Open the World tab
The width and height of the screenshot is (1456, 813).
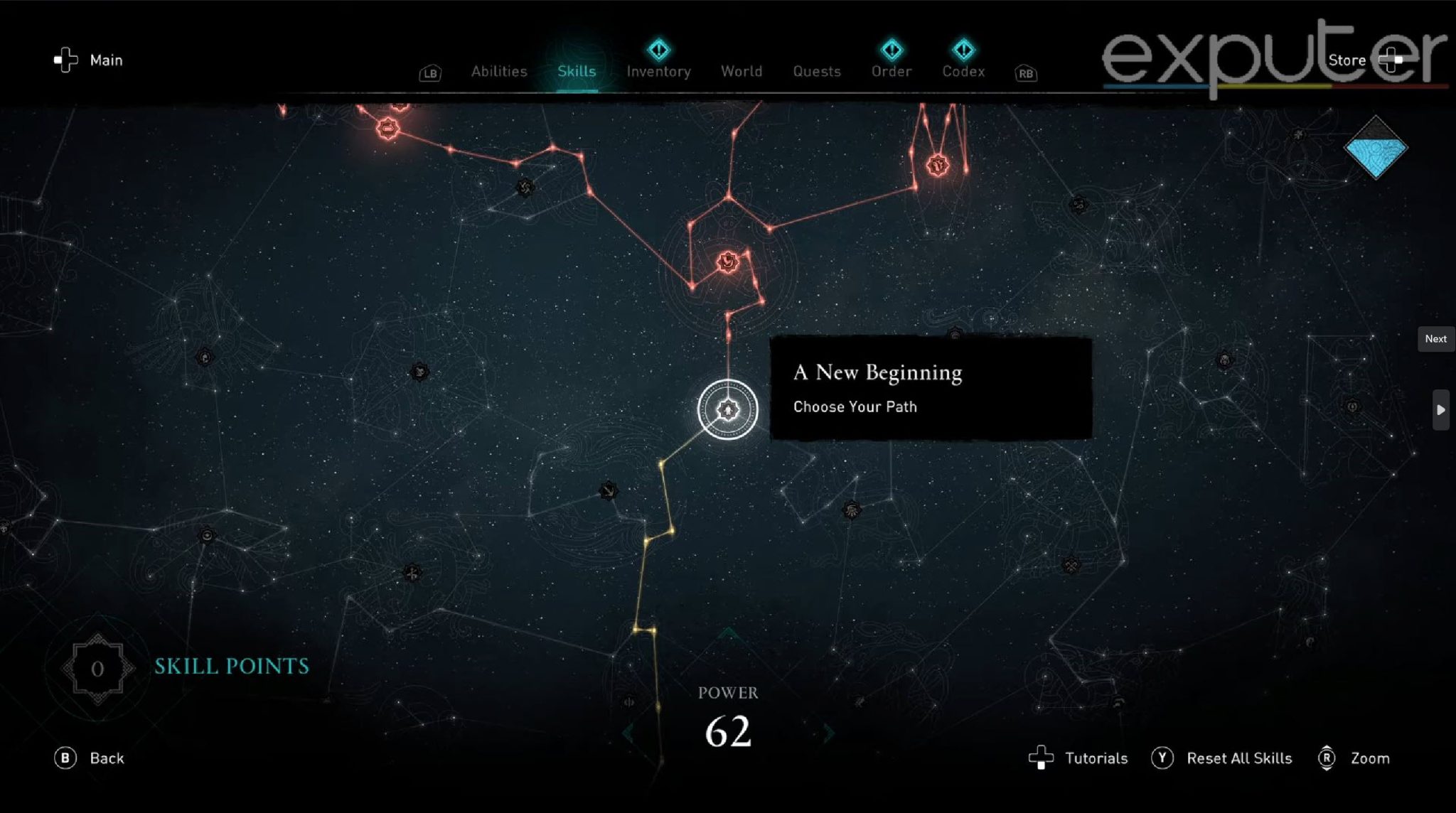(742, 71)
